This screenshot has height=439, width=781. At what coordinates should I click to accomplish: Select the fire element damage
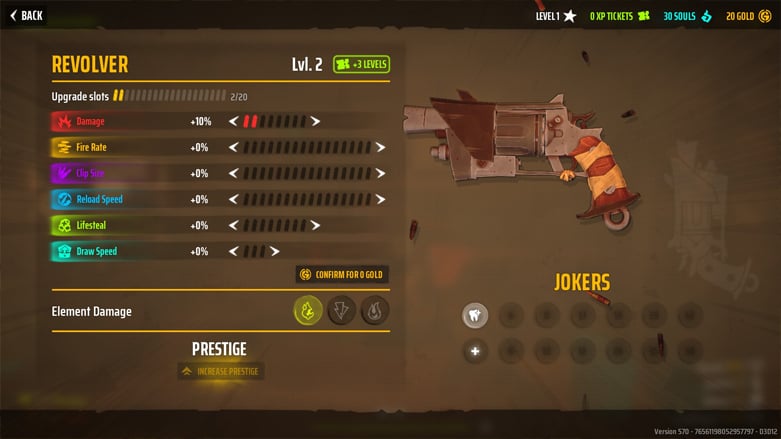pos(308,310)
